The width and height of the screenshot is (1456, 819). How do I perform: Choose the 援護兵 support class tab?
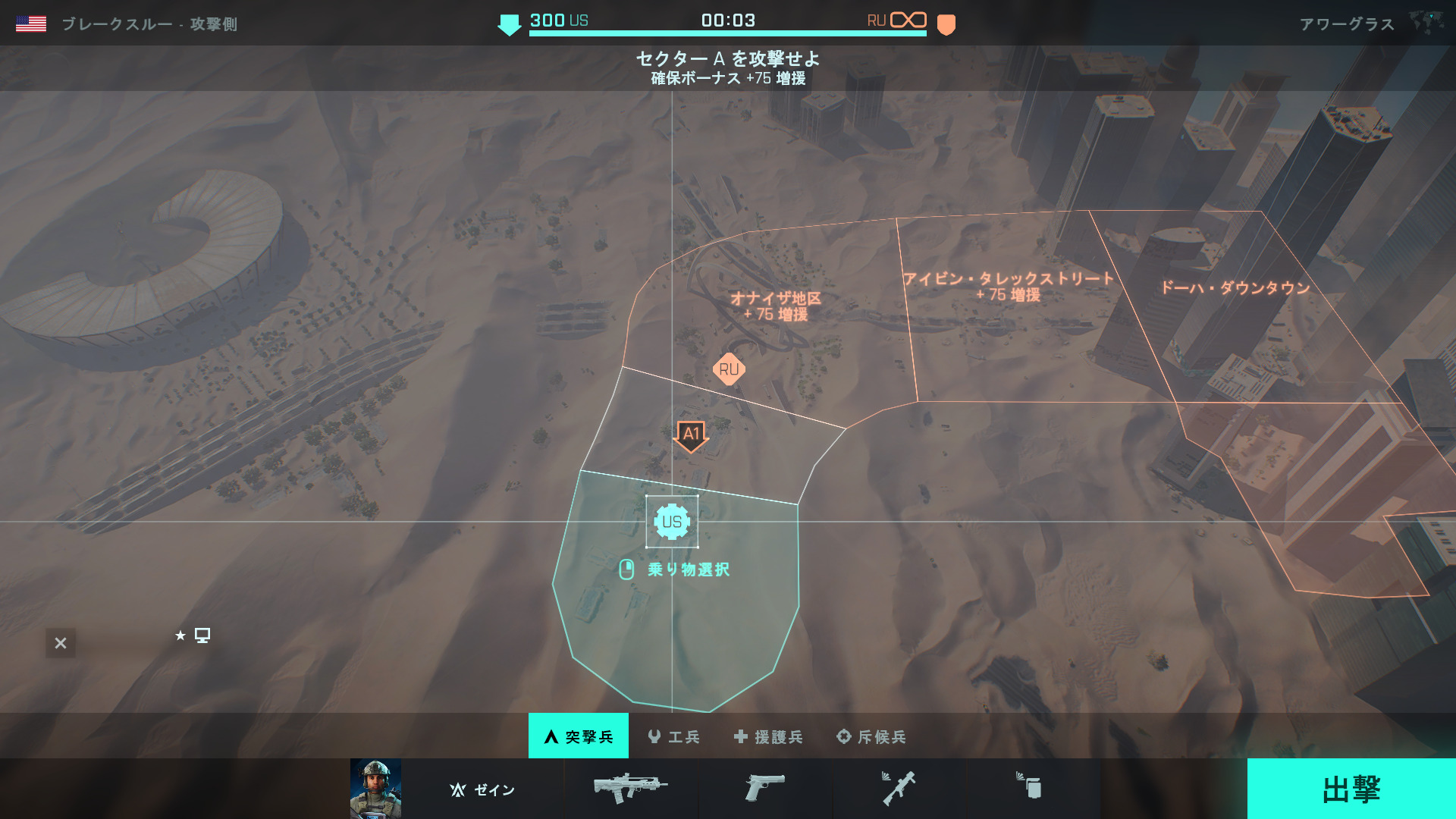[x=768, y=736]
